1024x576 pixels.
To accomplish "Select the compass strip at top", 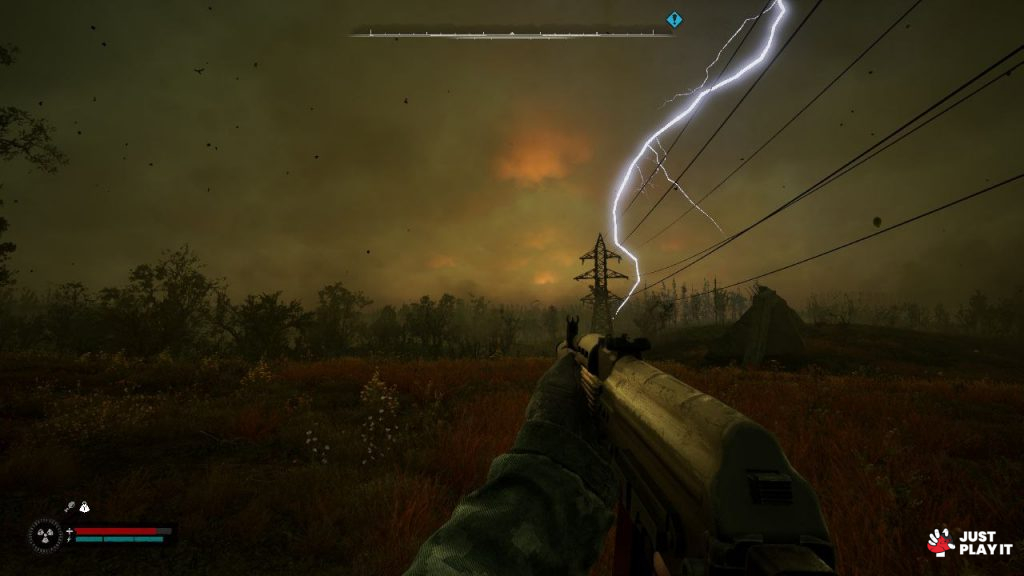I will 511,33.
